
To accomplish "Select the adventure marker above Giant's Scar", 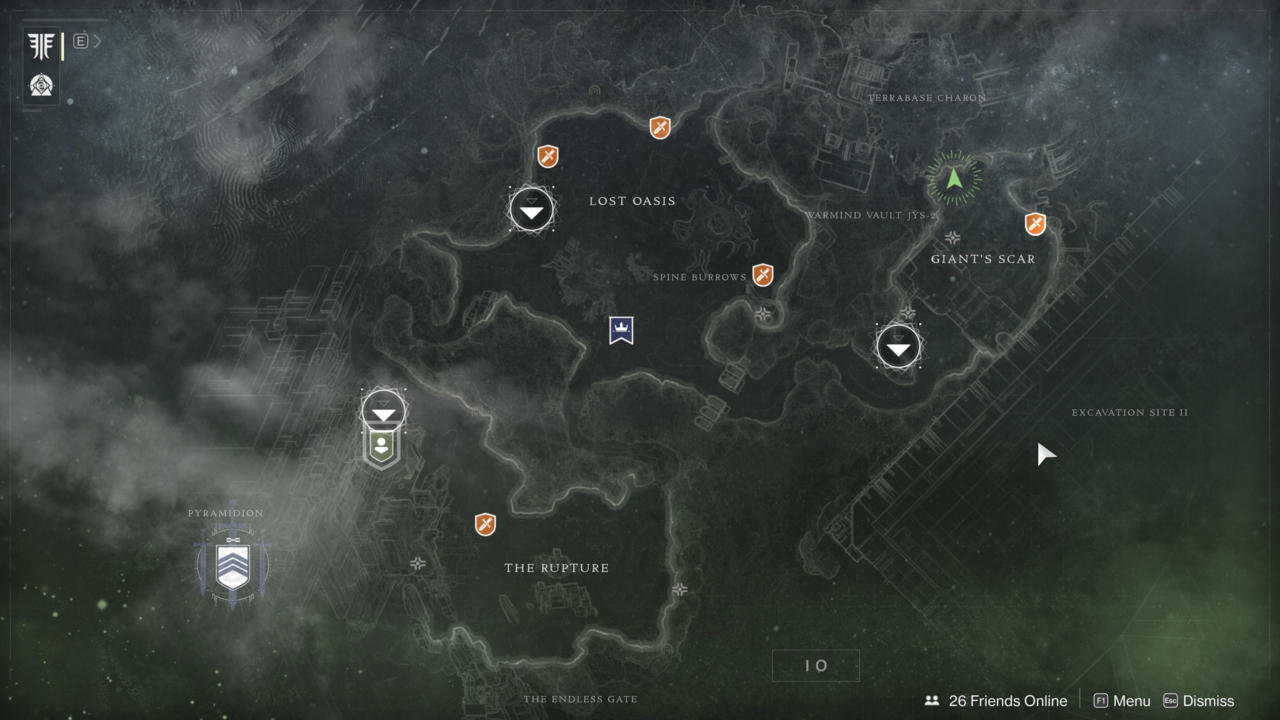I will (1035, 224).
